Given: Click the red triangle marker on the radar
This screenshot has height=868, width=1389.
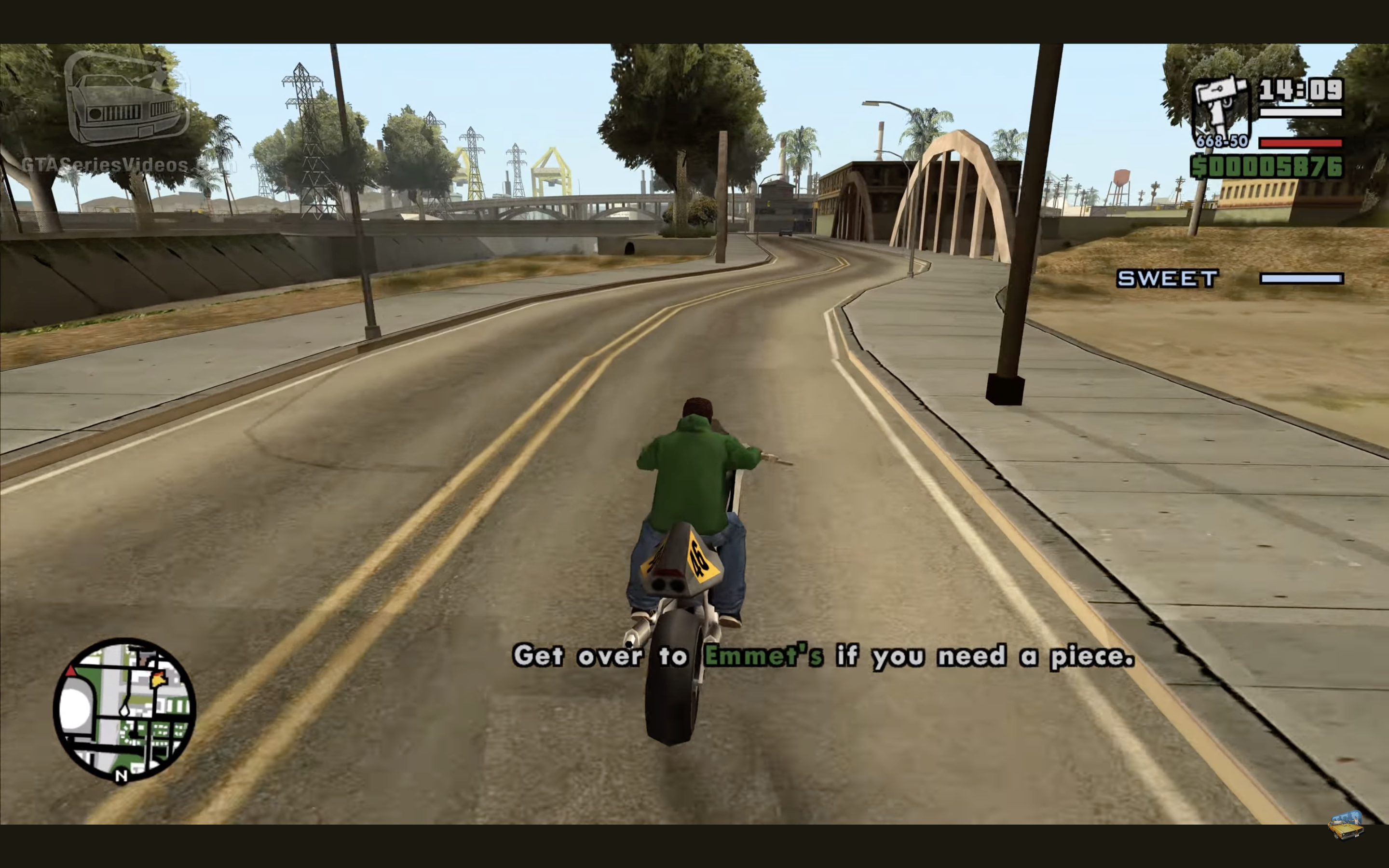Looking at the screenshot, I should pyautogui.click(x=70, y=670).
